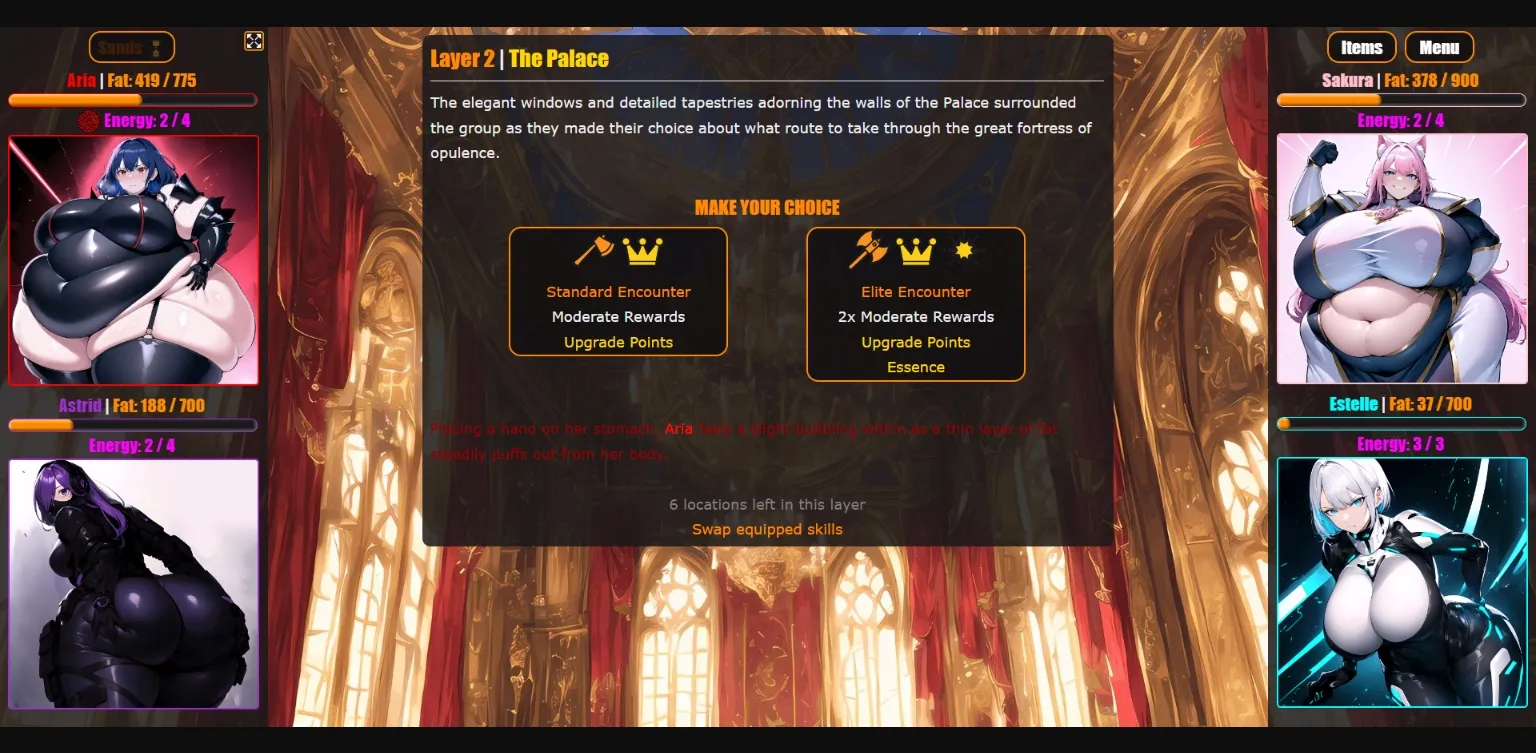
Task: Select Estelle's character portrait
Action: [1400, 583]
